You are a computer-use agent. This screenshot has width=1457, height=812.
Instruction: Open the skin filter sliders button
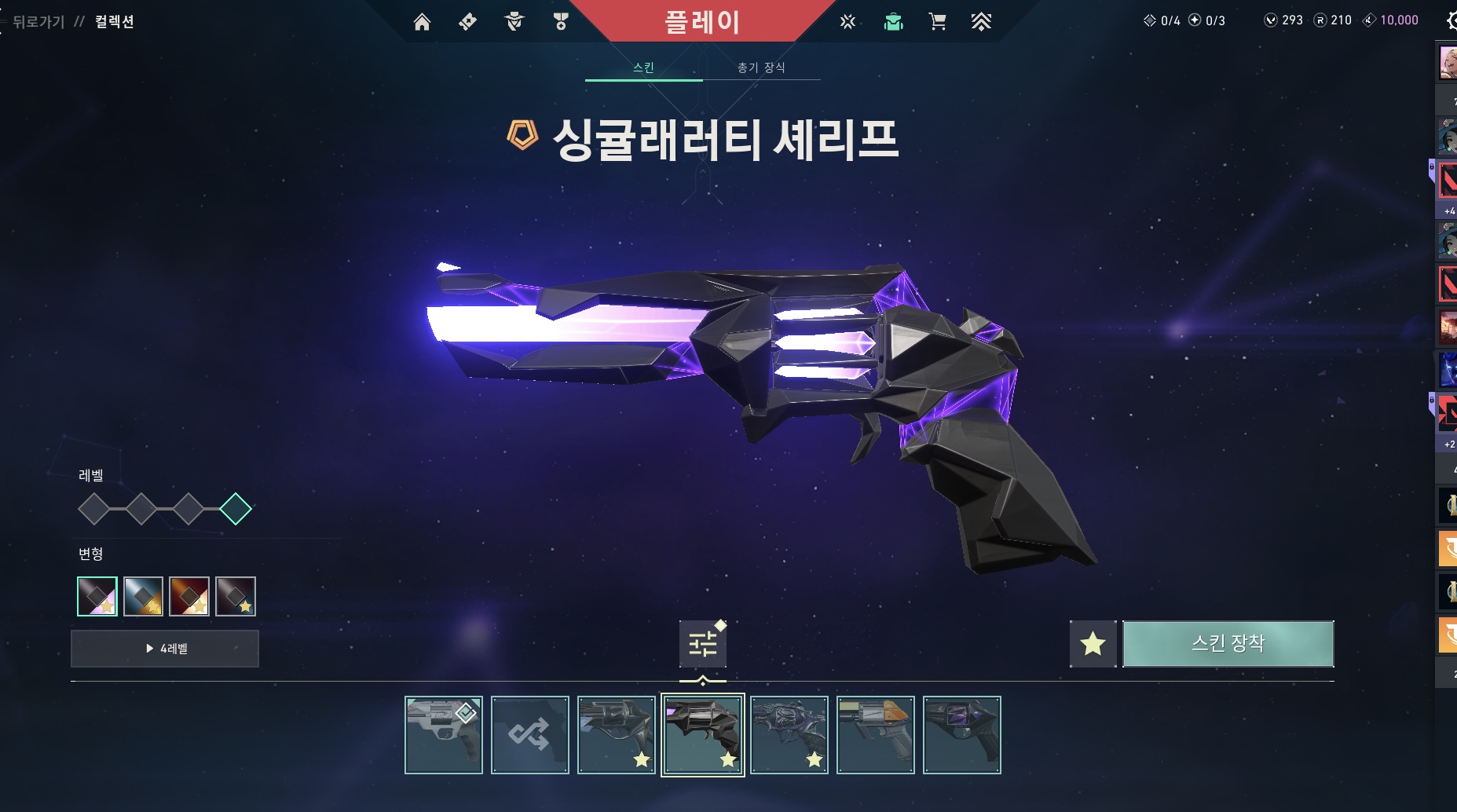point(702,644)
